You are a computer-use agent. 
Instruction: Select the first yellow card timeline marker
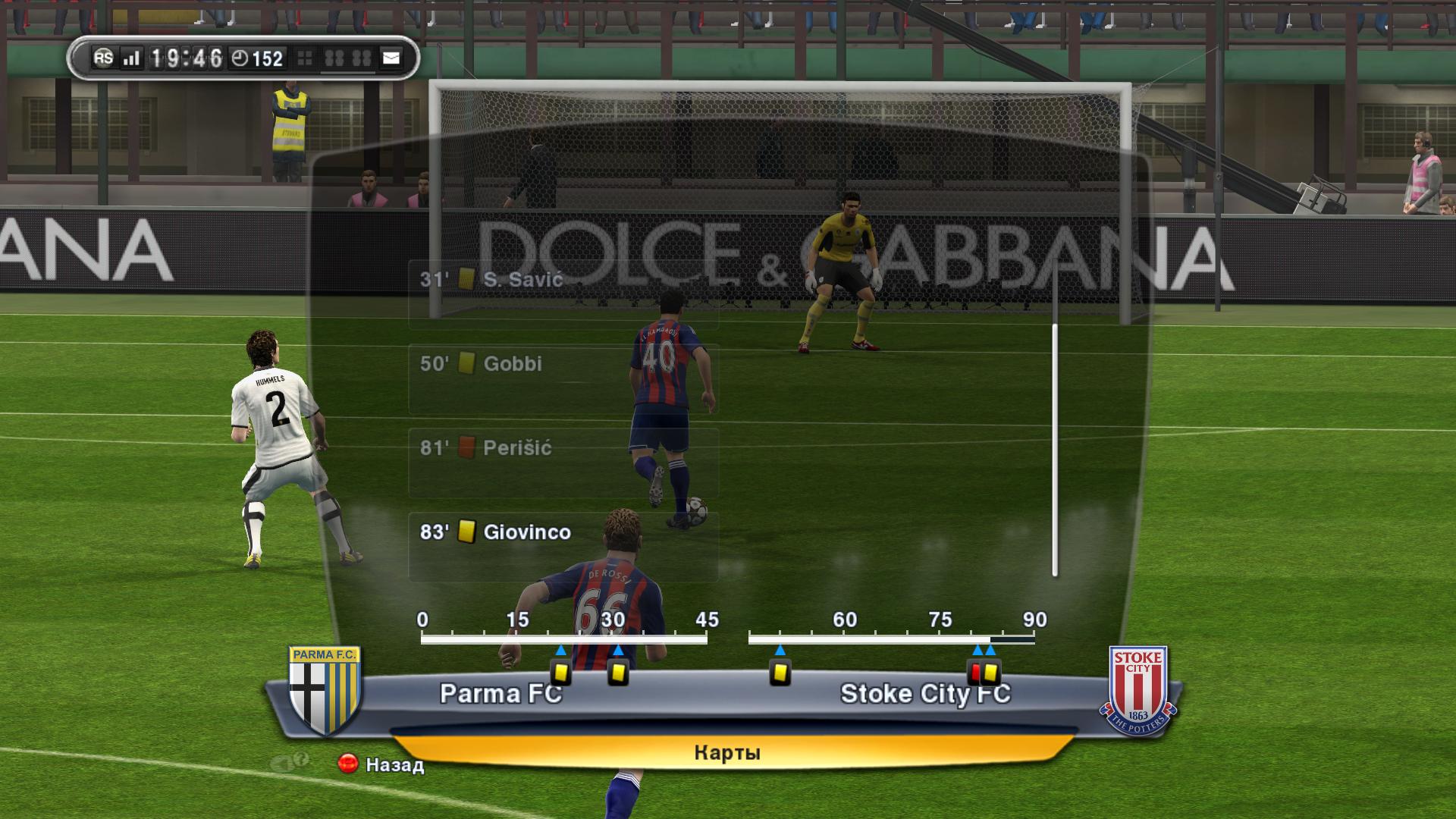click(x=560, y=673)
